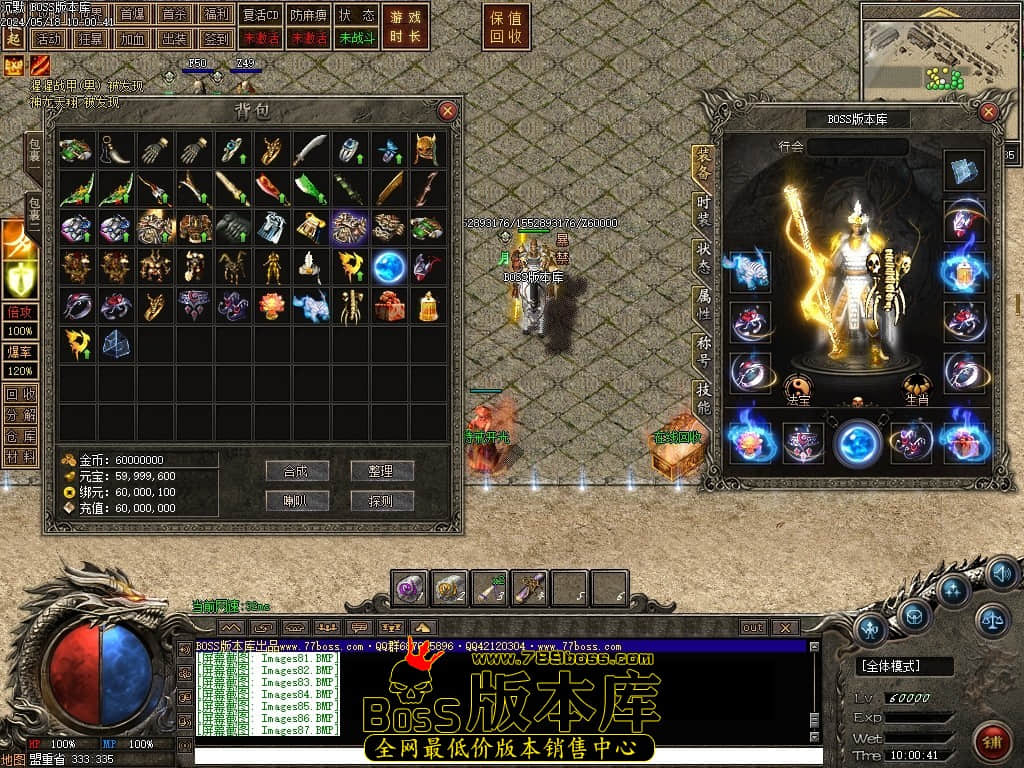This screenshot has width=1024, height=768.
Task: Open the 技能 skills tab
Action: point(704,398)
